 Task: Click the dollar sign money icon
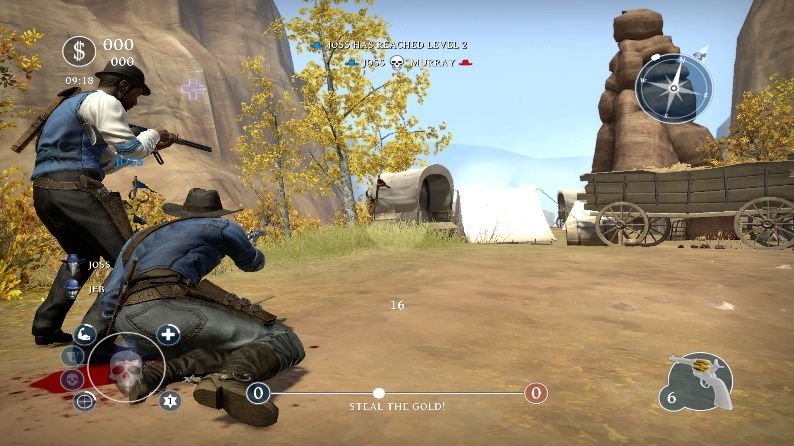coord(79,51)
